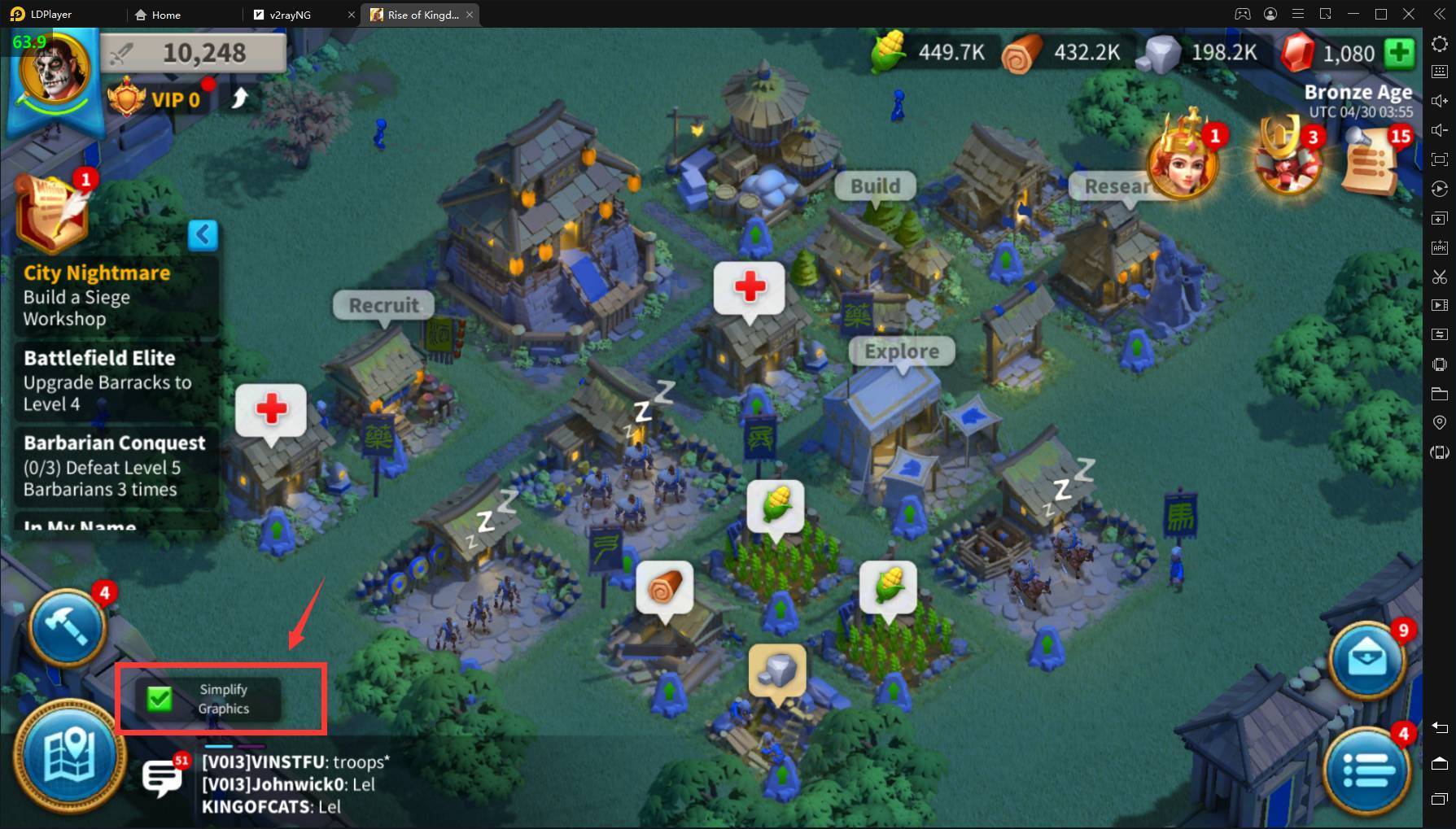Tap the Recruit speech bubble

[383, 306]
